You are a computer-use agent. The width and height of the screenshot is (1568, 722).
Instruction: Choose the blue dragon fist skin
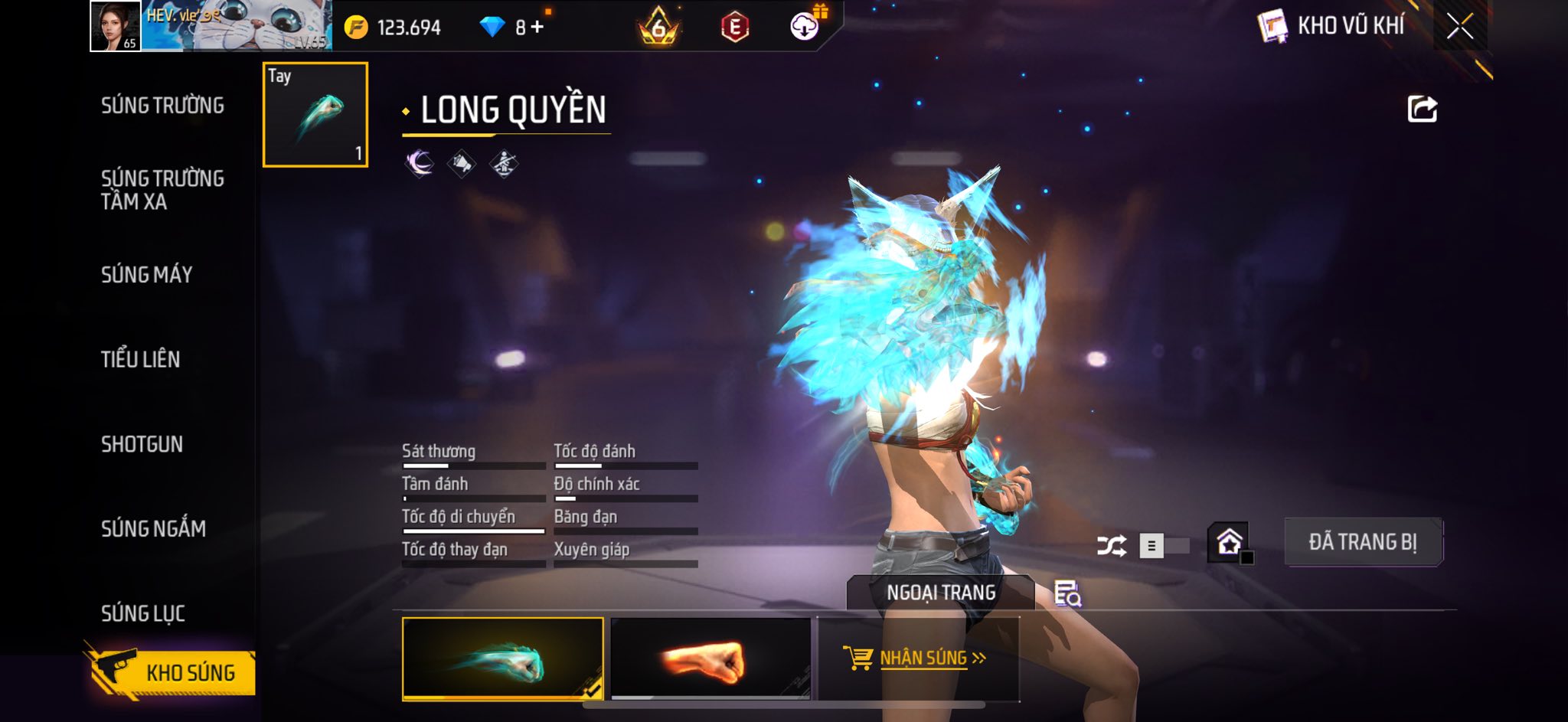point(502,659)
